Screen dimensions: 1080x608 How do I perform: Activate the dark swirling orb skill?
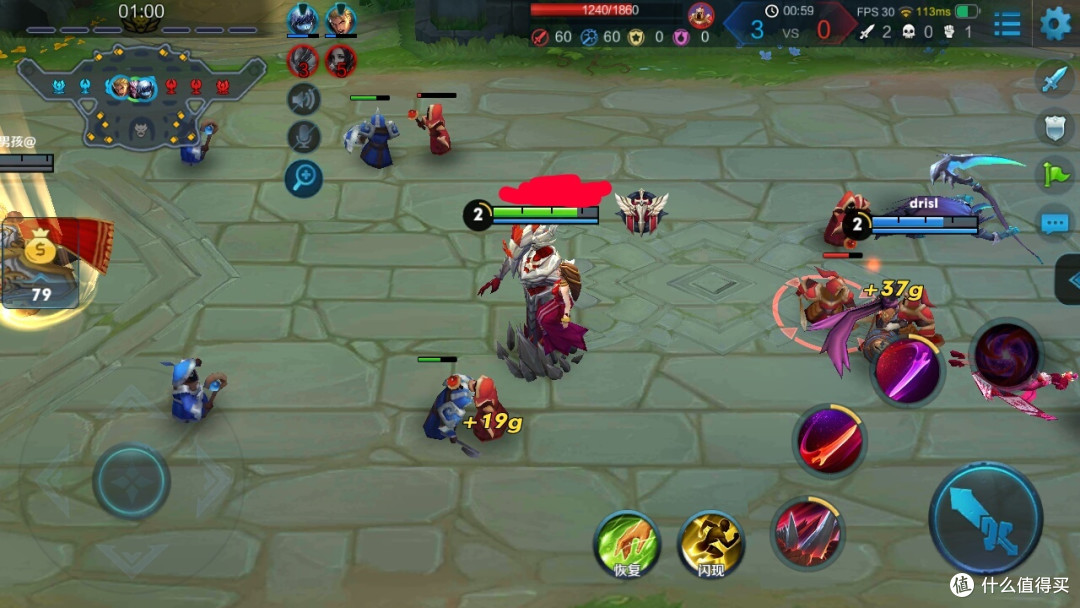click(x=1004, y=356)
